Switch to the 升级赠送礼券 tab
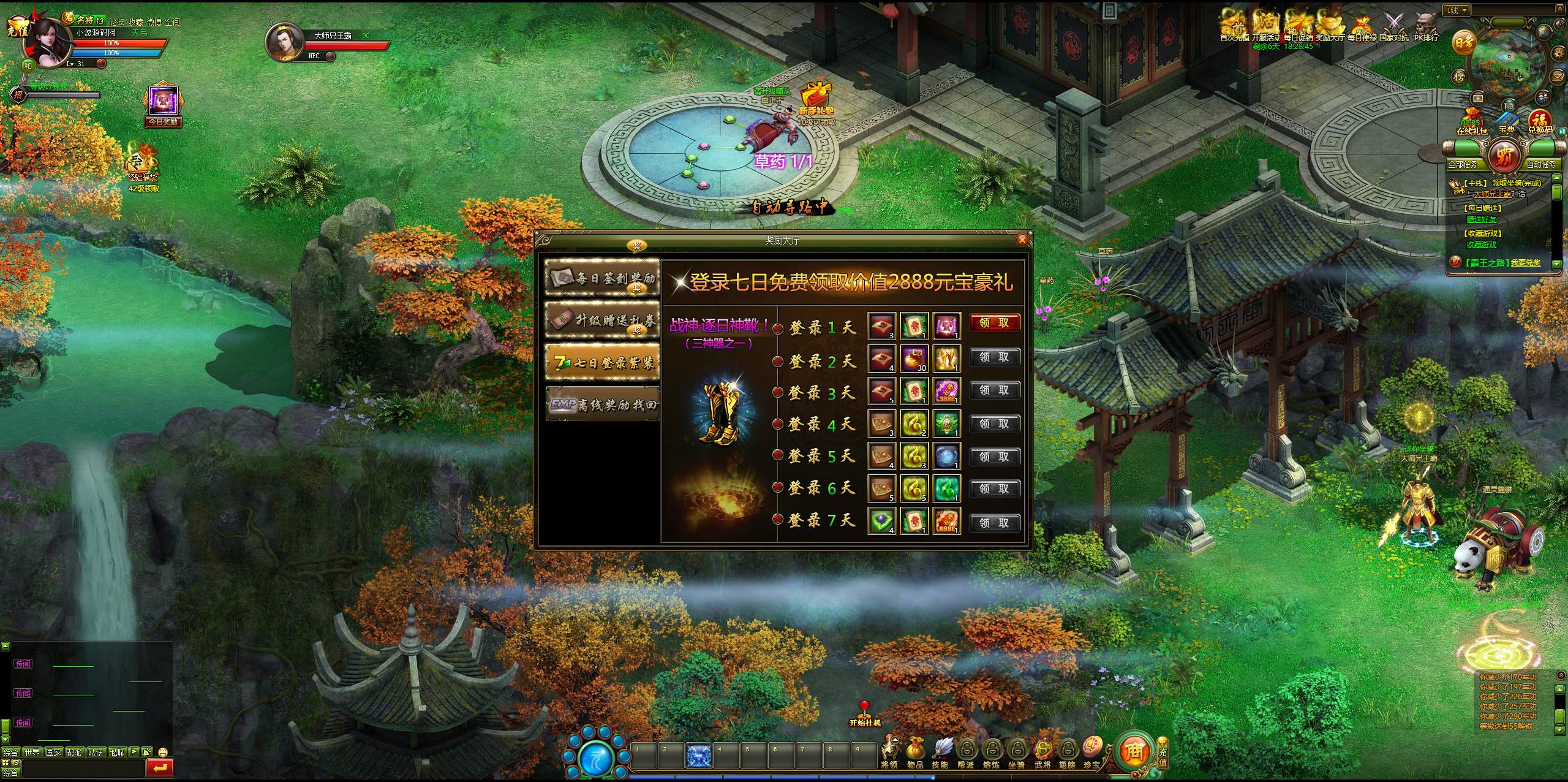Viewport: 1568px width, 782px height. [602, 320]
